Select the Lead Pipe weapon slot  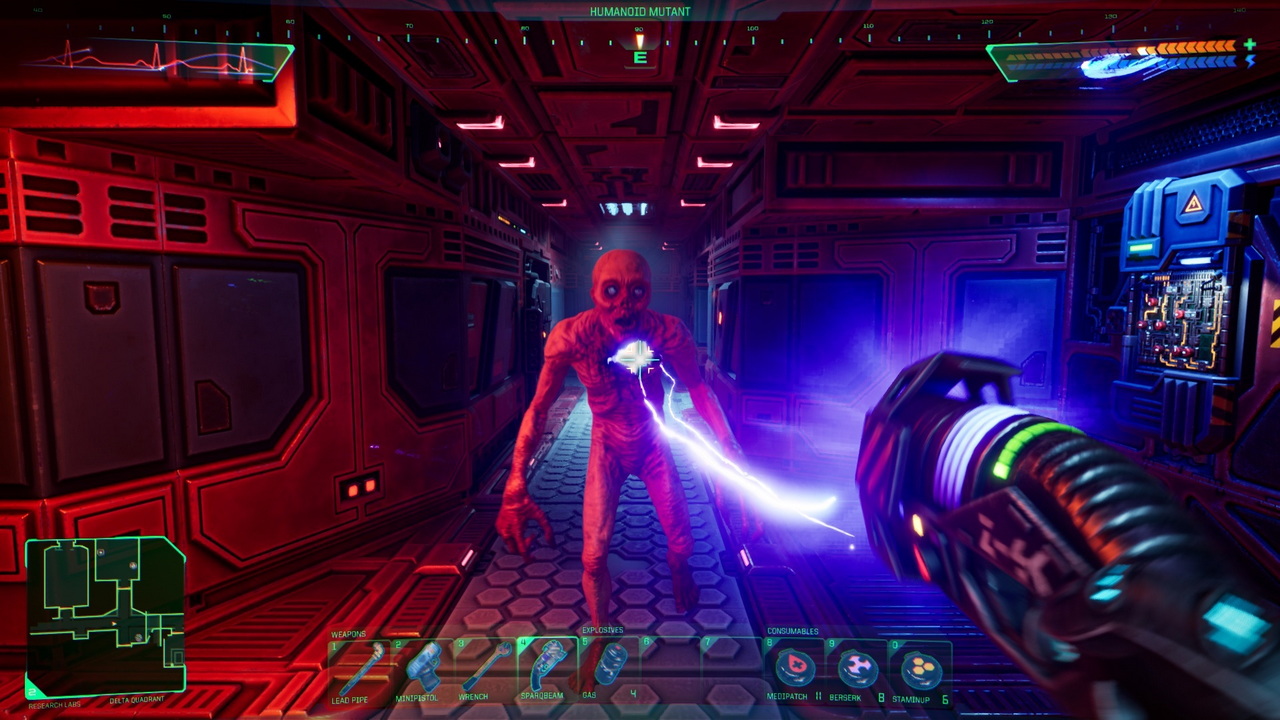[x=360, y=666]
